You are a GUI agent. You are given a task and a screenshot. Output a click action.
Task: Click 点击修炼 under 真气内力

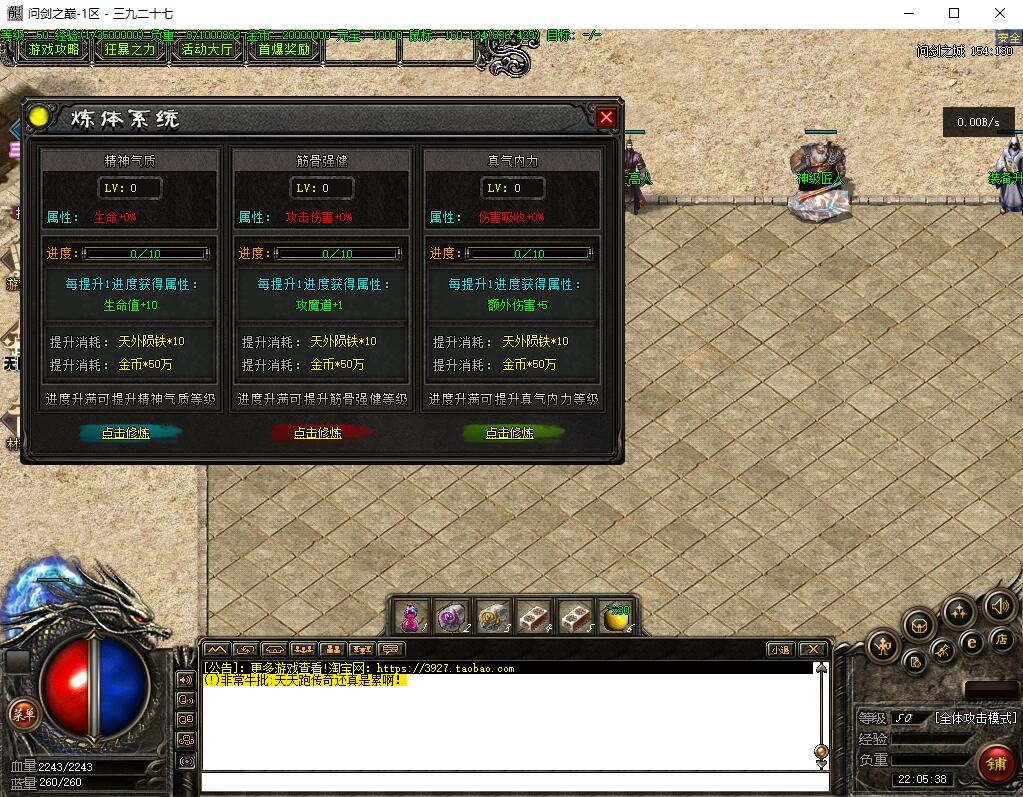click(510, 433)
